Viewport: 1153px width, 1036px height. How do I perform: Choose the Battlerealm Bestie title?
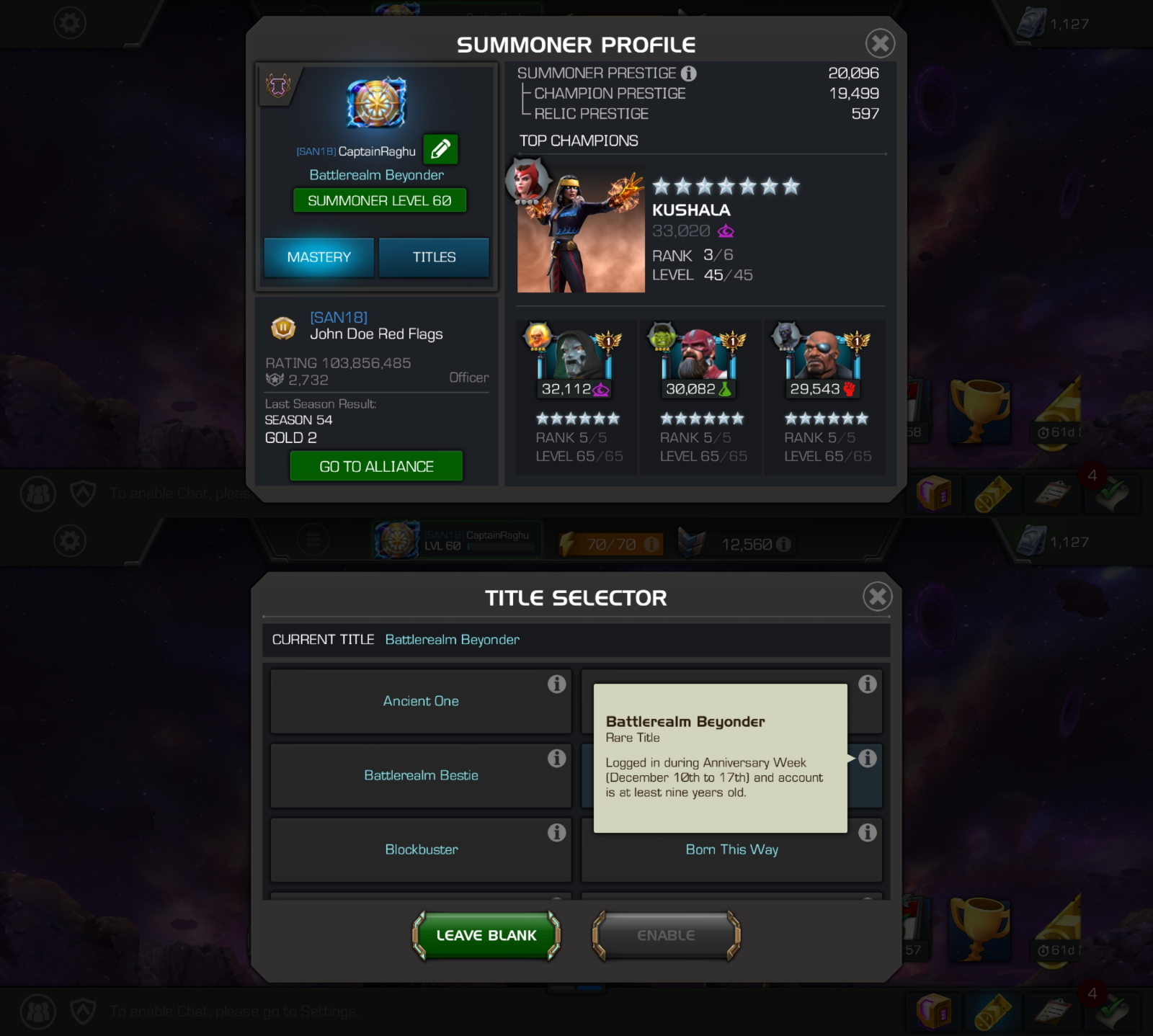[x=421, y=775]
